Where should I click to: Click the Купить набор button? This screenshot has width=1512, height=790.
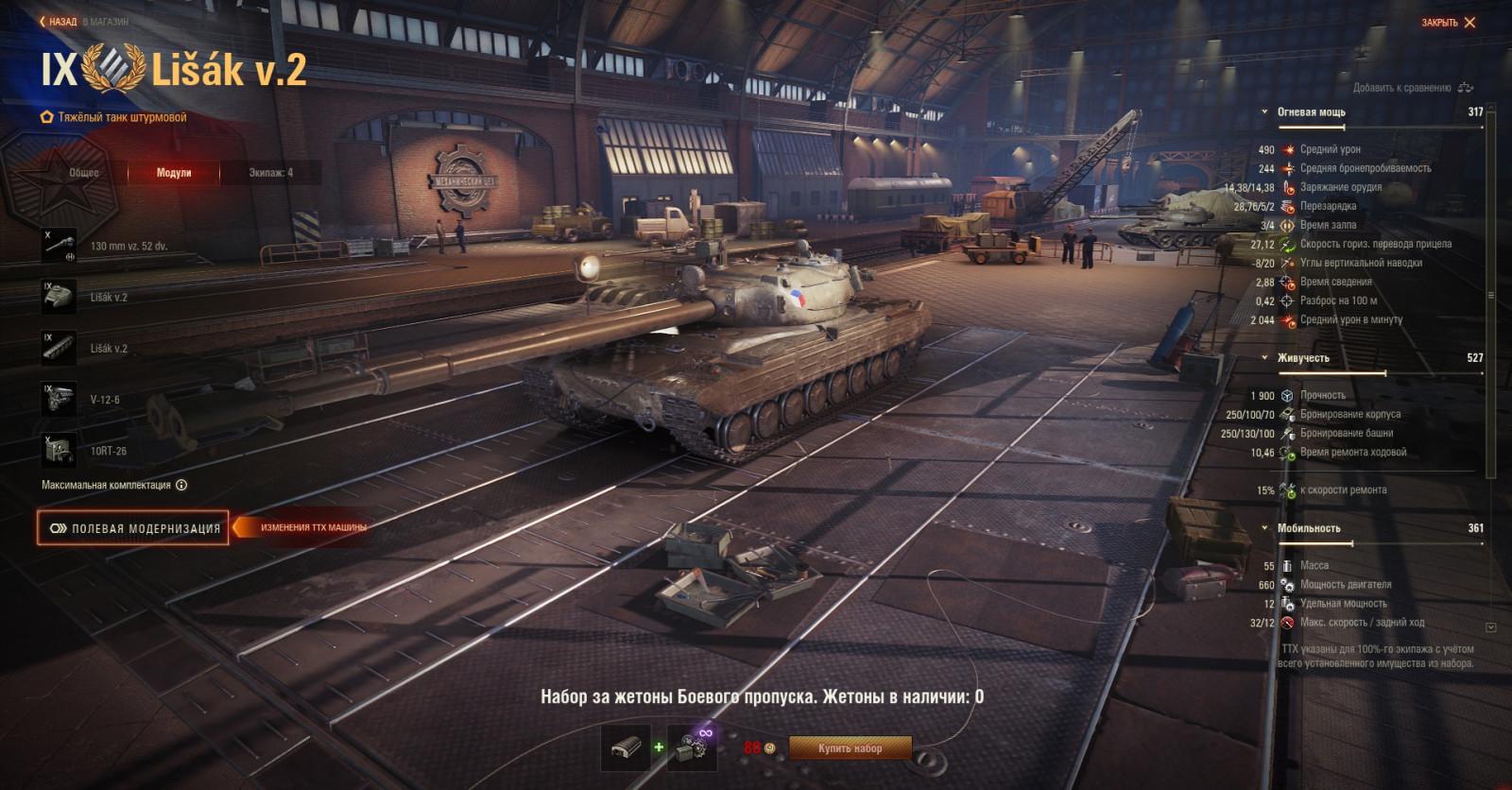849,747
